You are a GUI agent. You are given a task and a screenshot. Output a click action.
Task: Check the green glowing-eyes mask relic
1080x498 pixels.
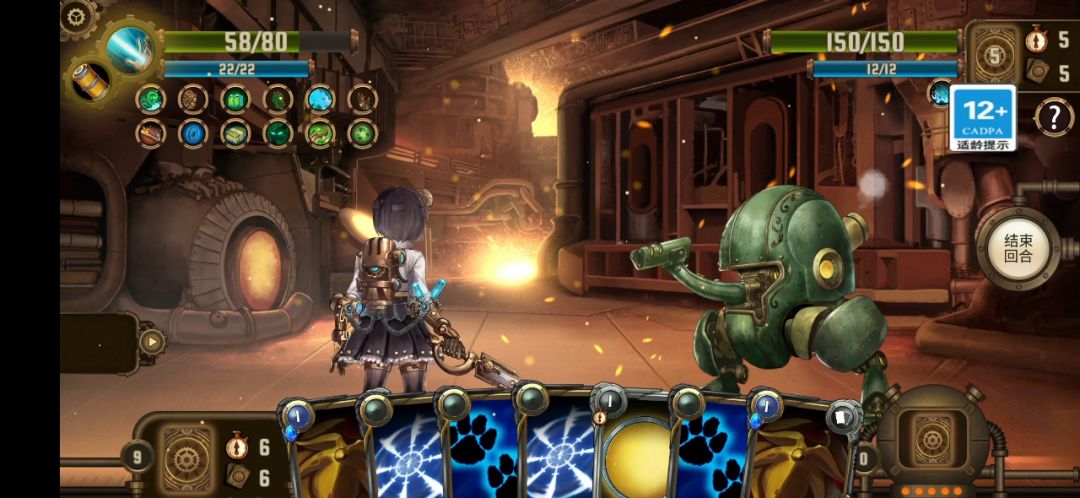pyautogui.click(x=278, y=132)
